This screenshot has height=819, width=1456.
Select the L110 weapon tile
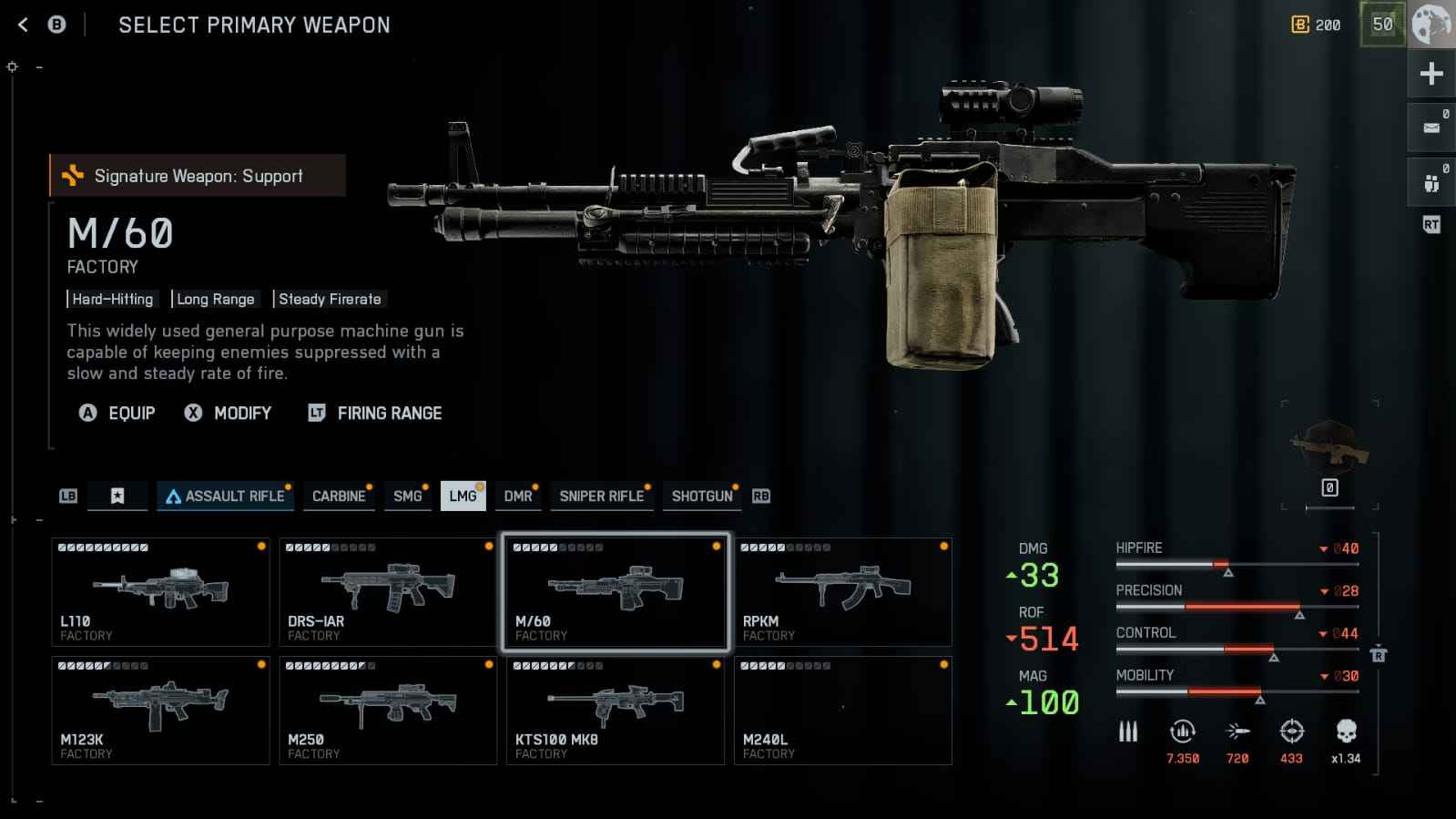[x=160, y=592]
